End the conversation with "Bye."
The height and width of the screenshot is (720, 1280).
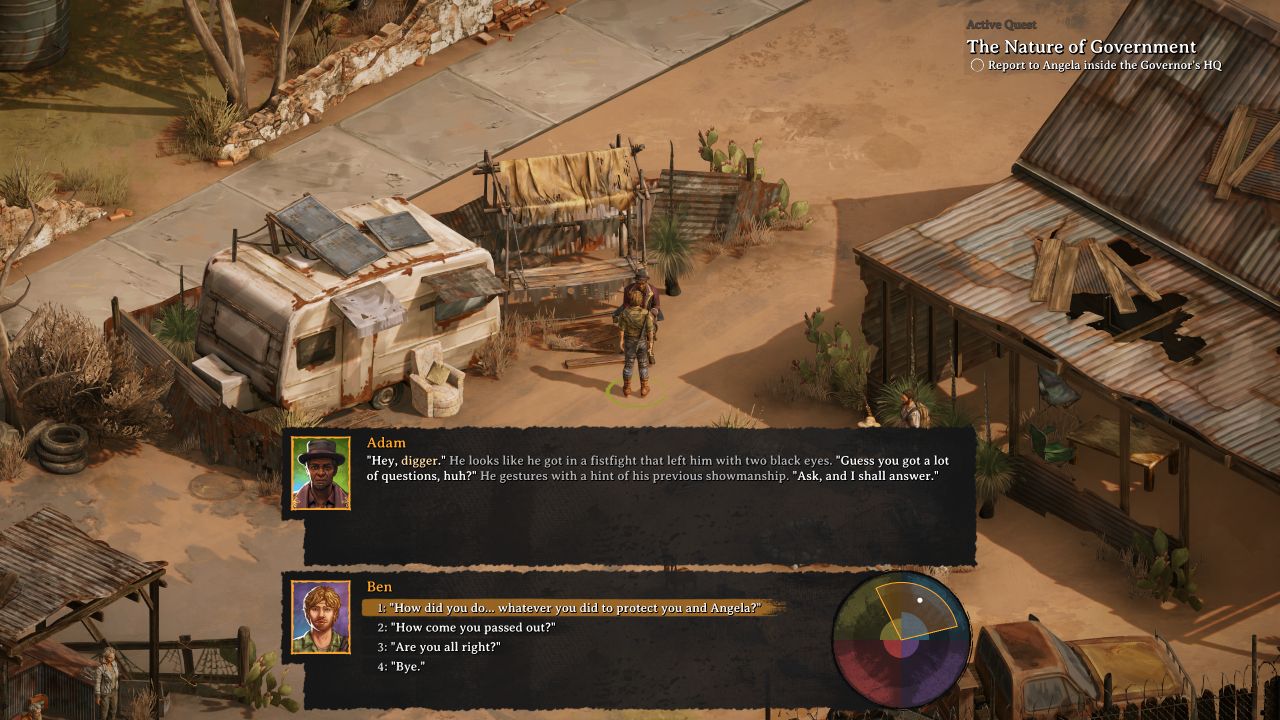407,666
